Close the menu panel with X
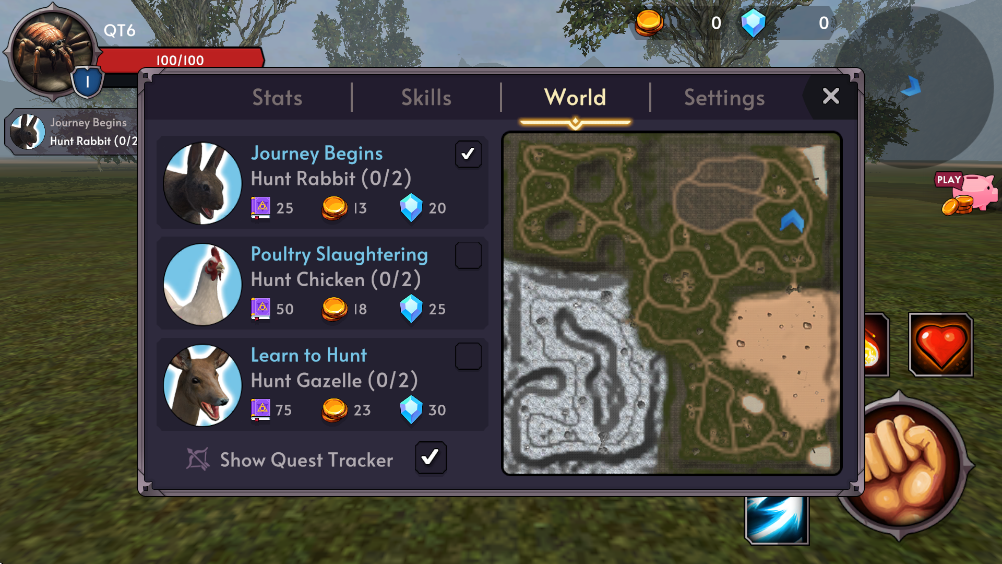The height and width of the screenshot is (564, 1002). (x=830, y=97)
